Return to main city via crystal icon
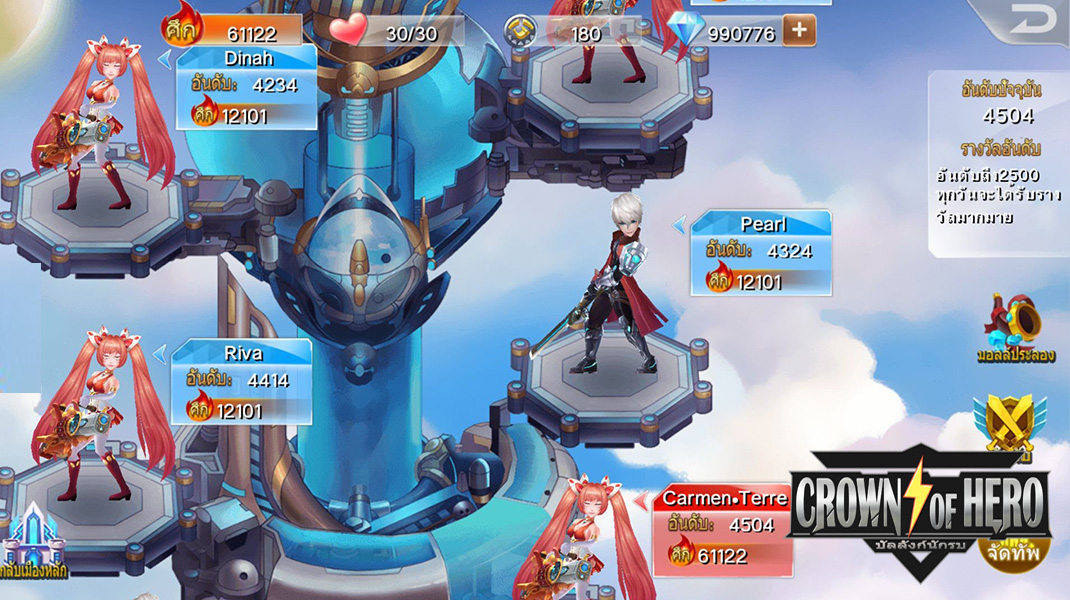 coord(33,540)
